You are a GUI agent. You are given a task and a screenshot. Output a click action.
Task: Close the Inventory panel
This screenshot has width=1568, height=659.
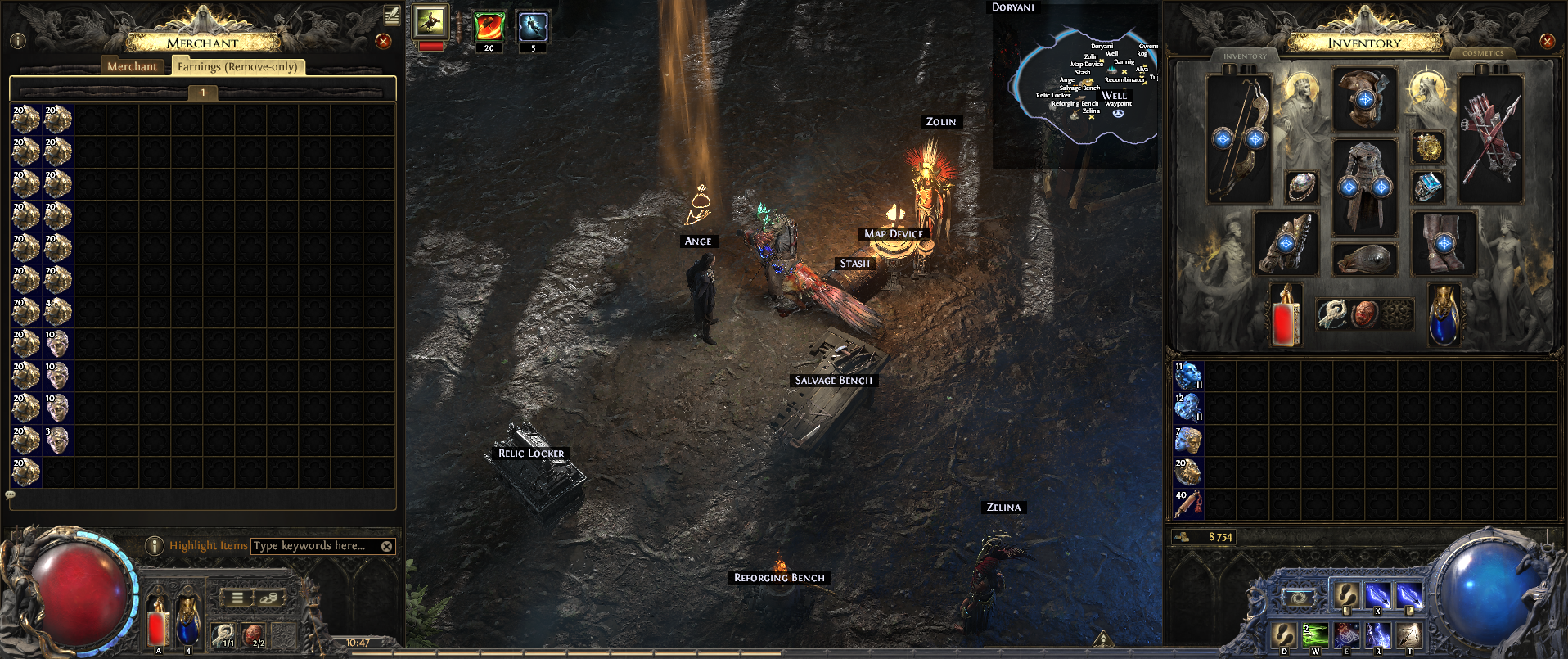1547,41
